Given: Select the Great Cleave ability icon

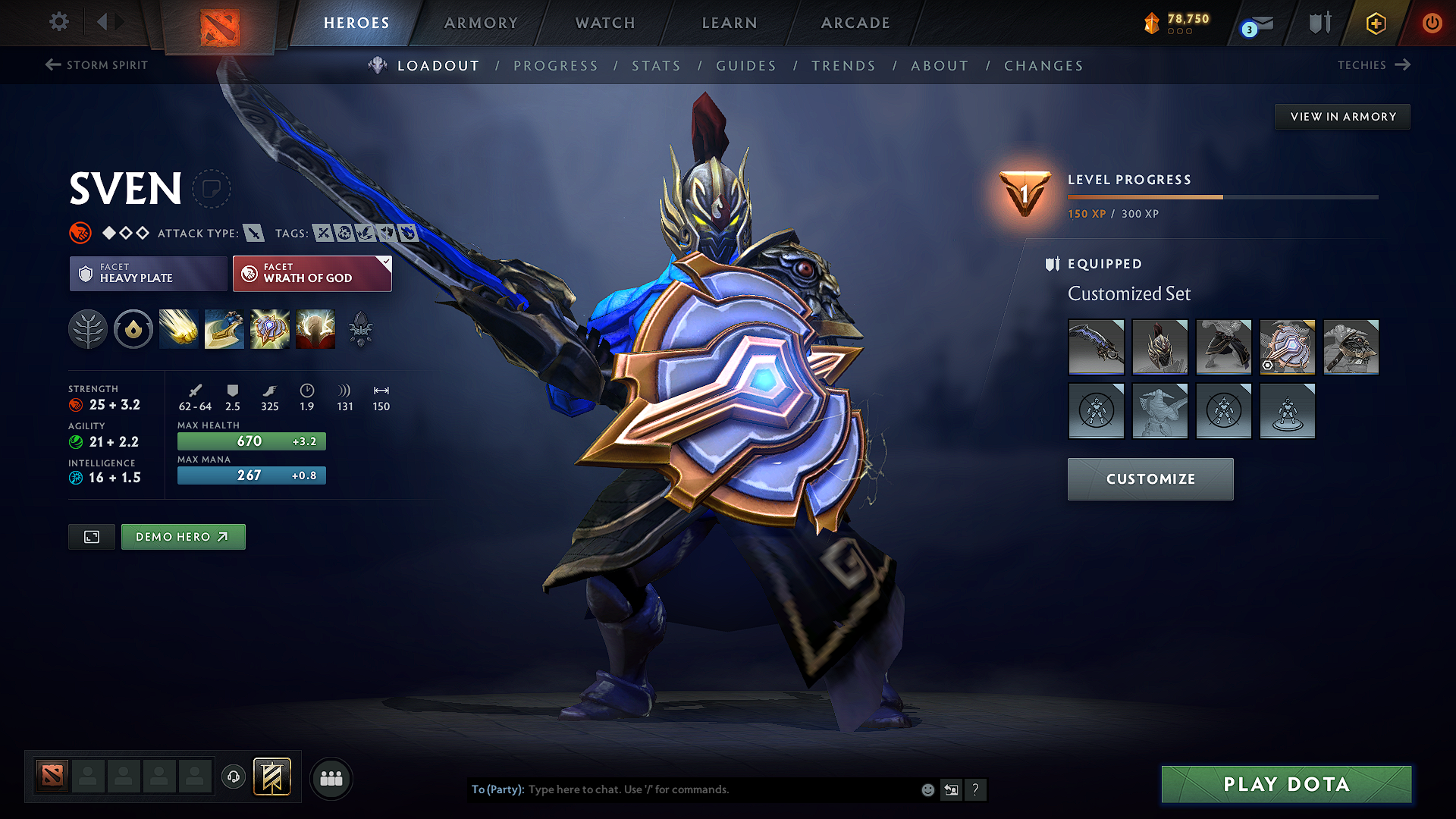Looking at the screenshot, I should click(x=224, y=329).
